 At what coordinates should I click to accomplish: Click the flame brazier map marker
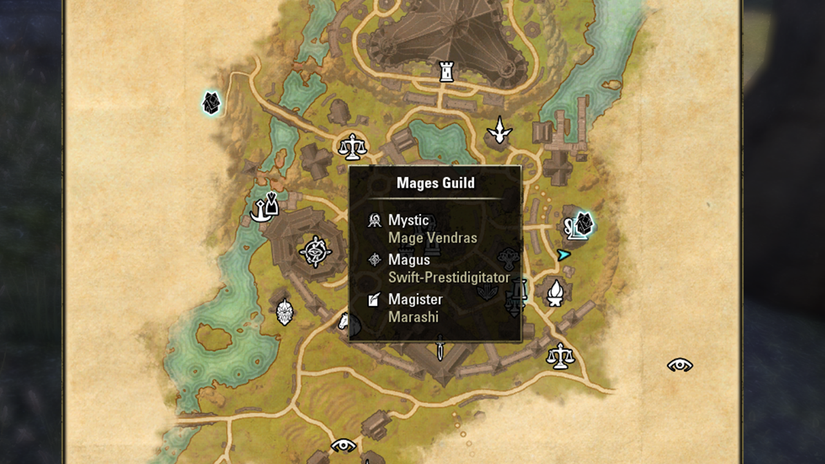pyautogui.click(x=555, y=293)
